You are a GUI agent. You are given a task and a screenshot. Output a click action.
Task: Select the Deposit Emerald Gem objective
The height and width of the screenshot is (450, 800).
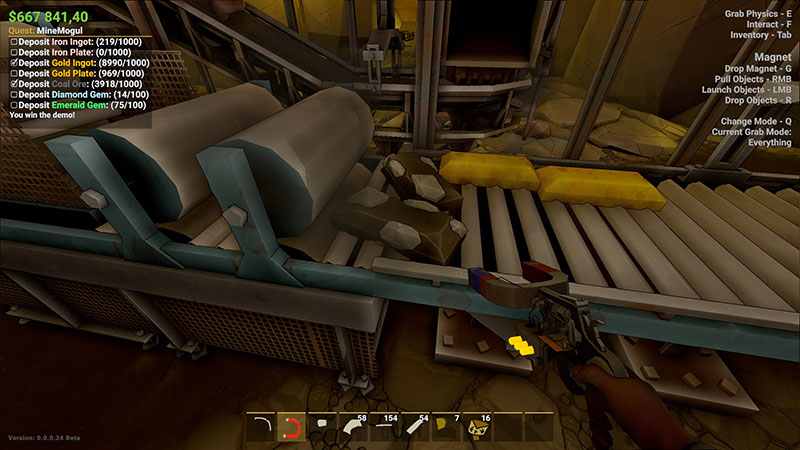pyautogui.click(x=73, y=105)
